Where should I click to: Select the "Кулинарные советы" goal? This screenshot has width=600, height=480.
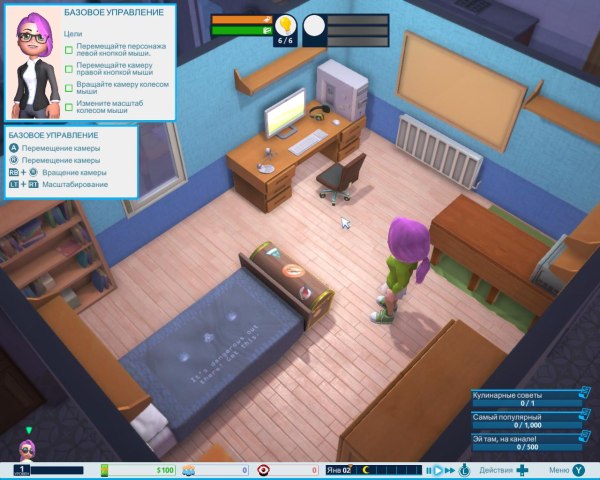[x=524, y=397]
